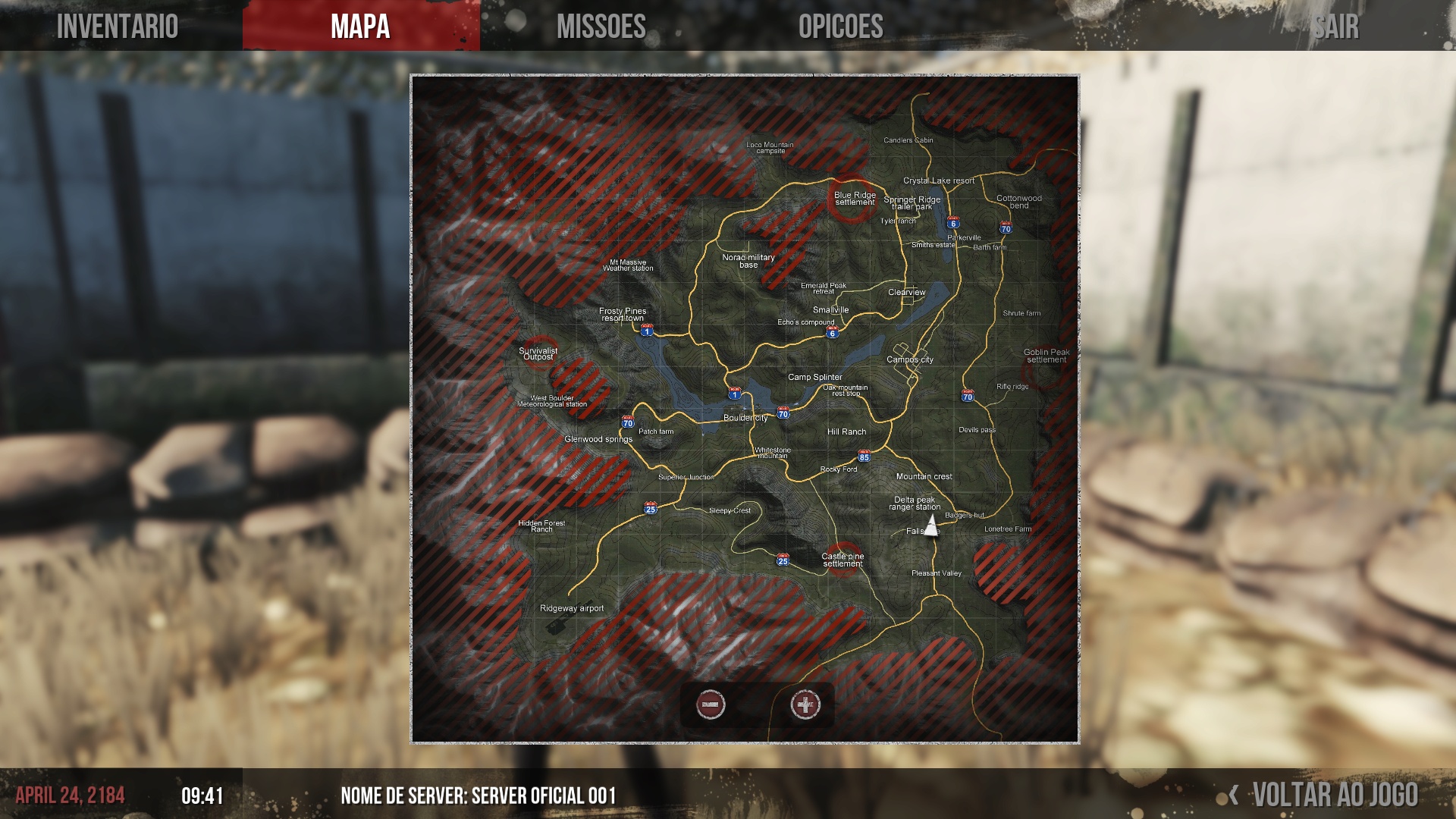Click the Castle Pine settlement red circle
This screenshot has width=1456, height=819.
(x=843, y=560)
